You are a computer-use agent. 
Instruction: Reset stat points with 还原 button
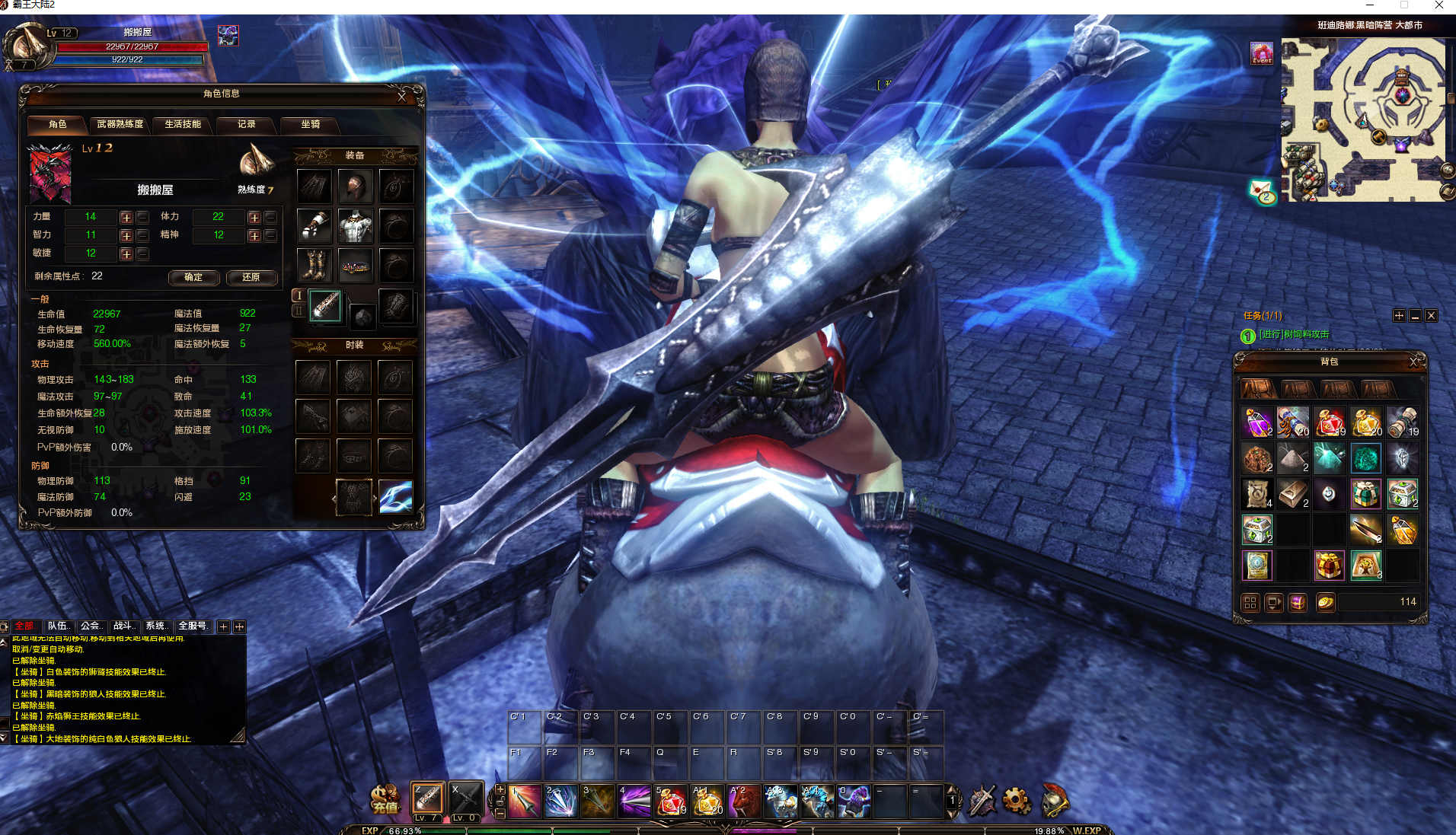[251, 277]
